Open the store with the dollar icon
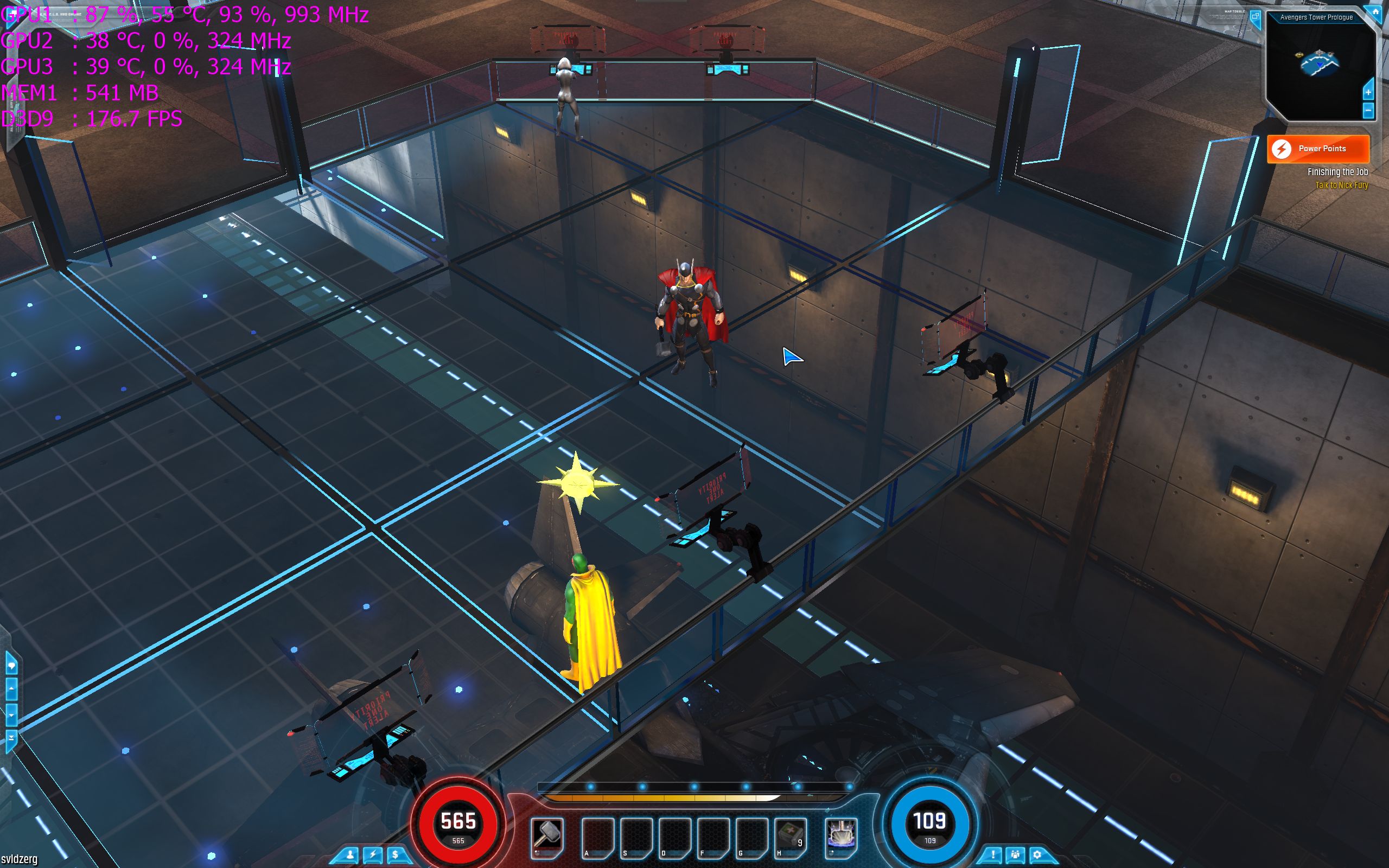This screenshot has width=1389, height=868. coord(396,855)
